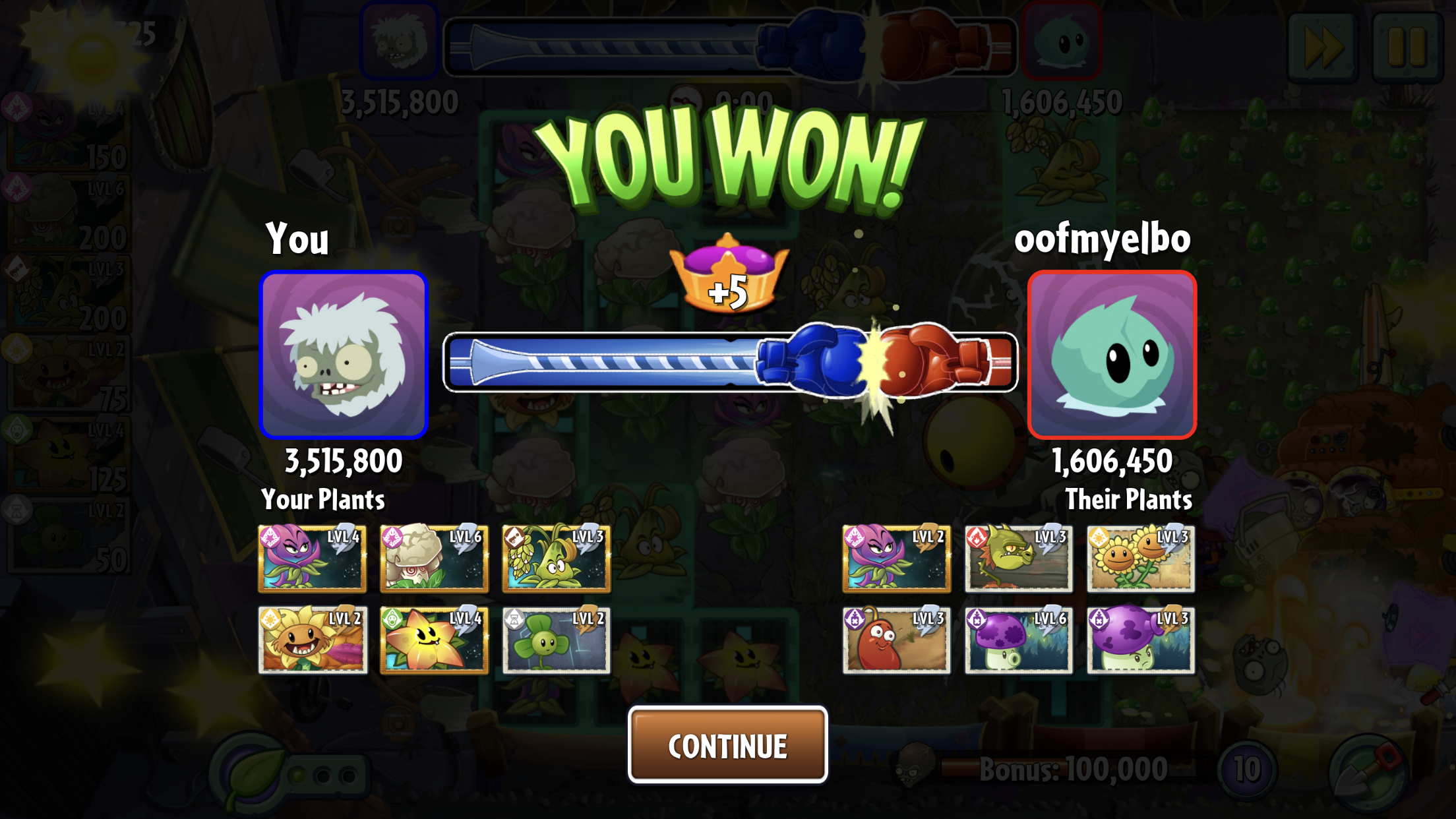Pick your LVL 2 Blover clover card
Image resolution: width=1456 pixels, height=819 pixels.
(x=556, y=640)
